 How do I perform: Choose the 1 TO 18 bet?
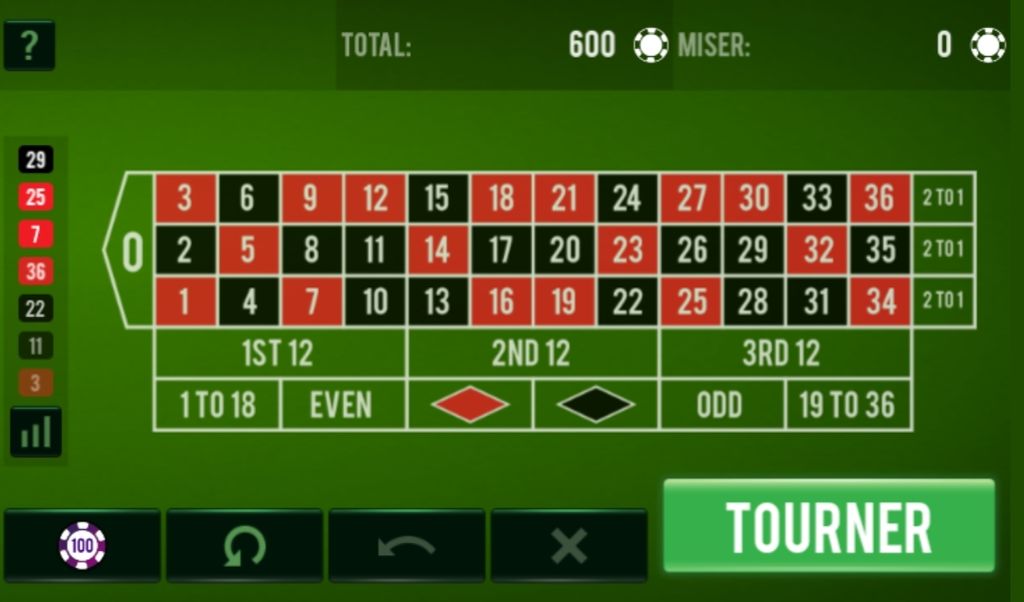[x=217, y=405]
